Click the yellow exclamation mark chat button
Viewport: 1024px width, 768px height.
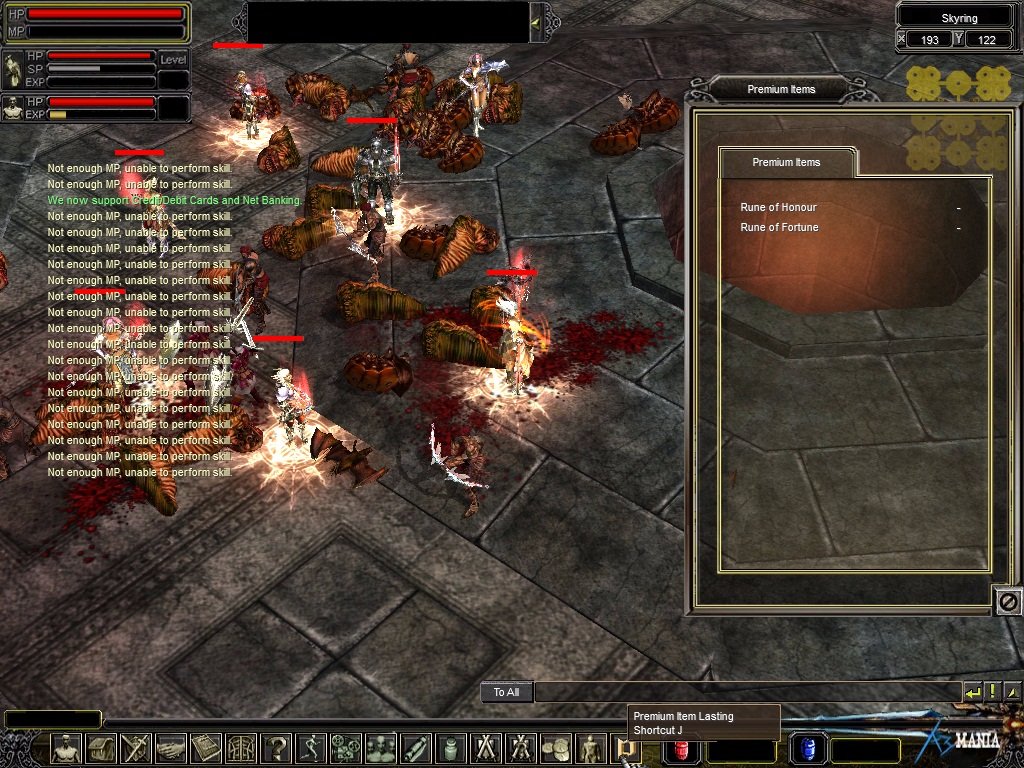(993, 692)
